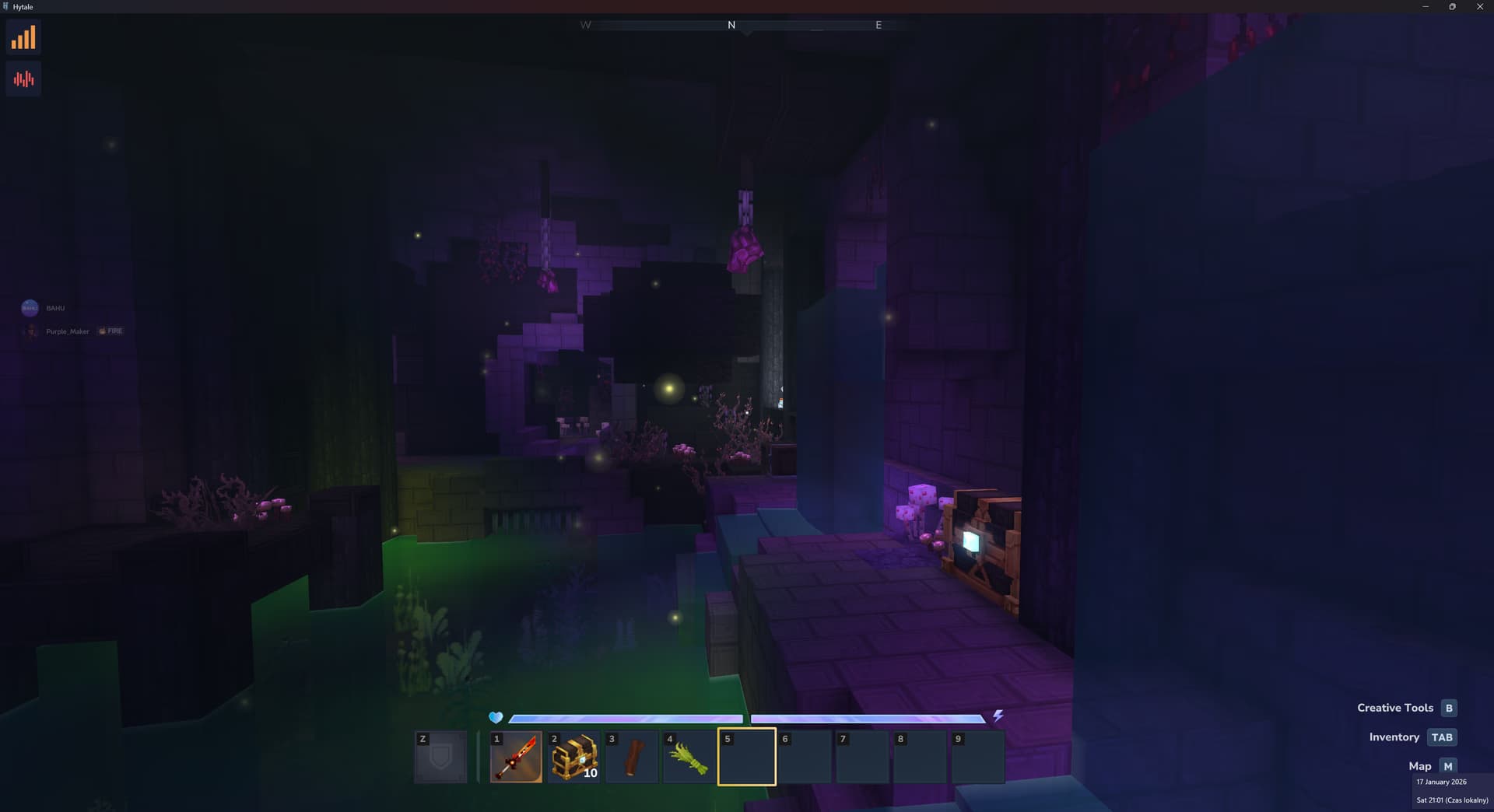Select the flame sword in hotbar slot 1

point(516,756)
